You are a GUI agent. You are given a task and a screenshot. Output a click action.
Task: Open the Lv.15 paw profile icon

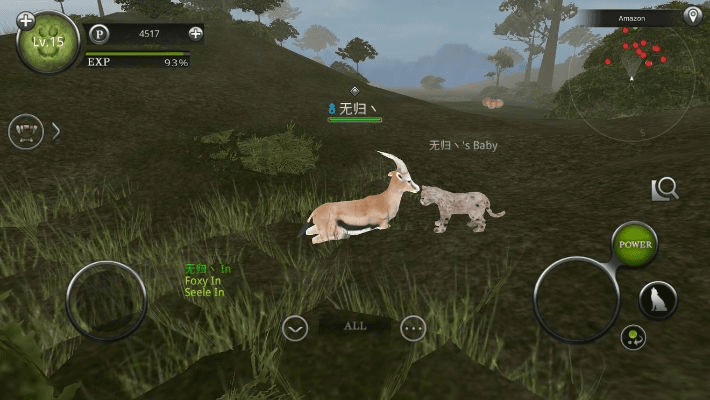[47, 44]
